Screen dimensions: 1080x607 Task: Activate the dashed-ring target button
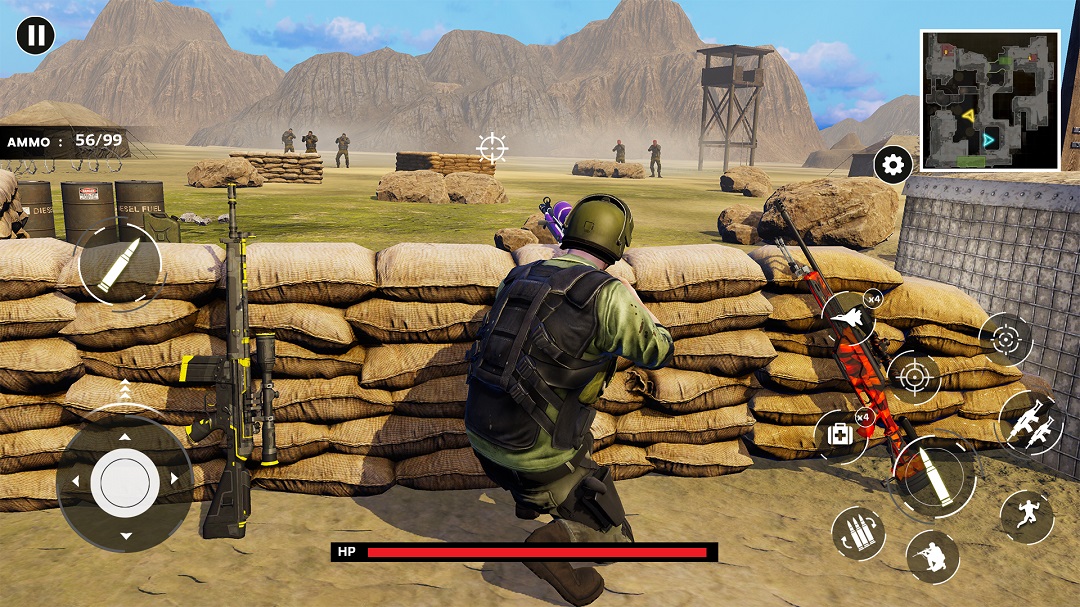pos(1005,339)
